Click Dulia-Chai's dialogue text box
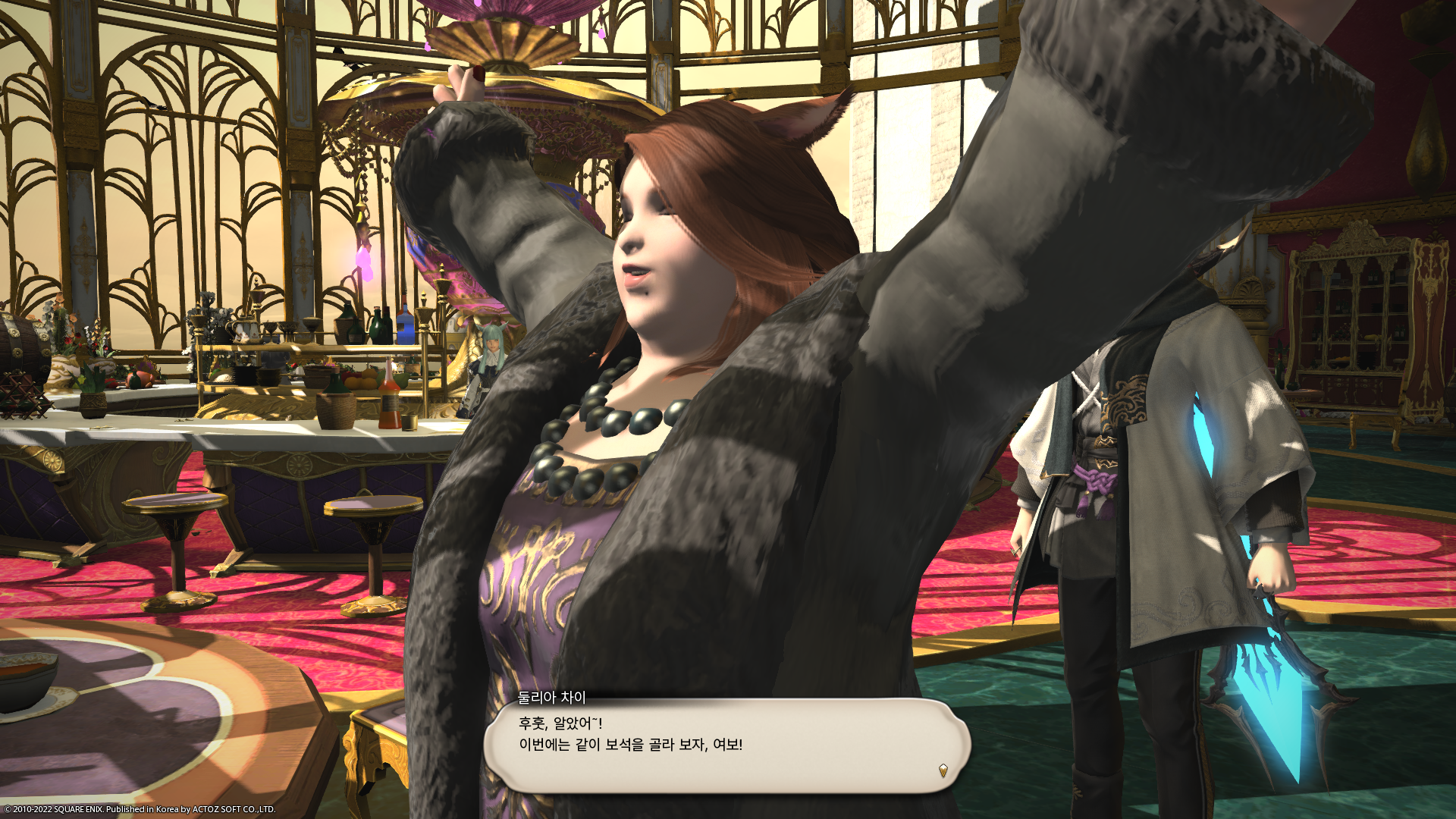This screenshot has width=1456, height=819. click(726, 745)
